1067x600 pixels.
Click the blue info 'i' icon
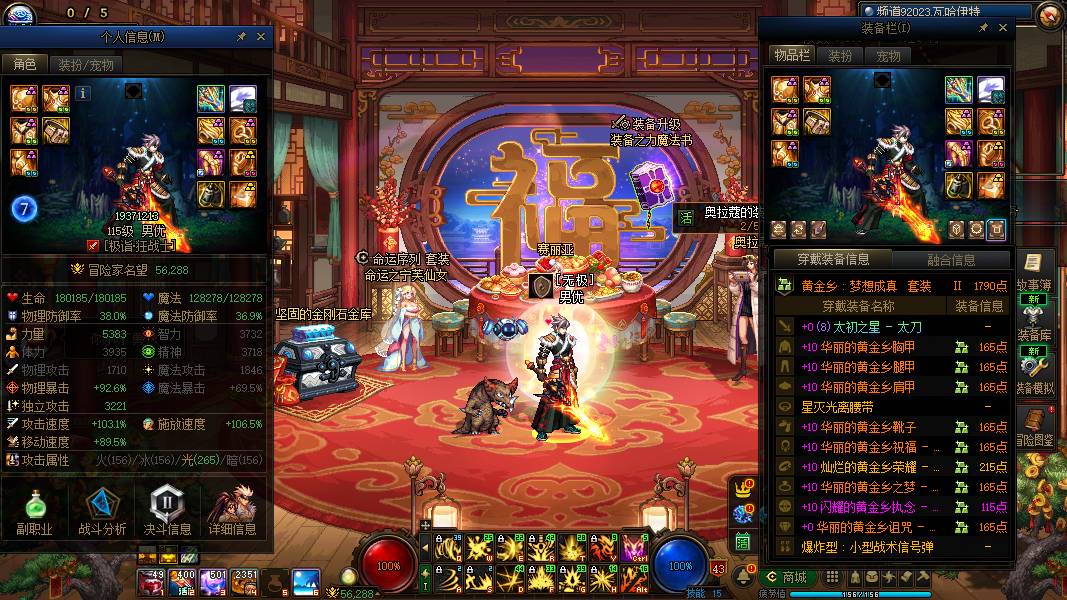(x=83, y=93)
